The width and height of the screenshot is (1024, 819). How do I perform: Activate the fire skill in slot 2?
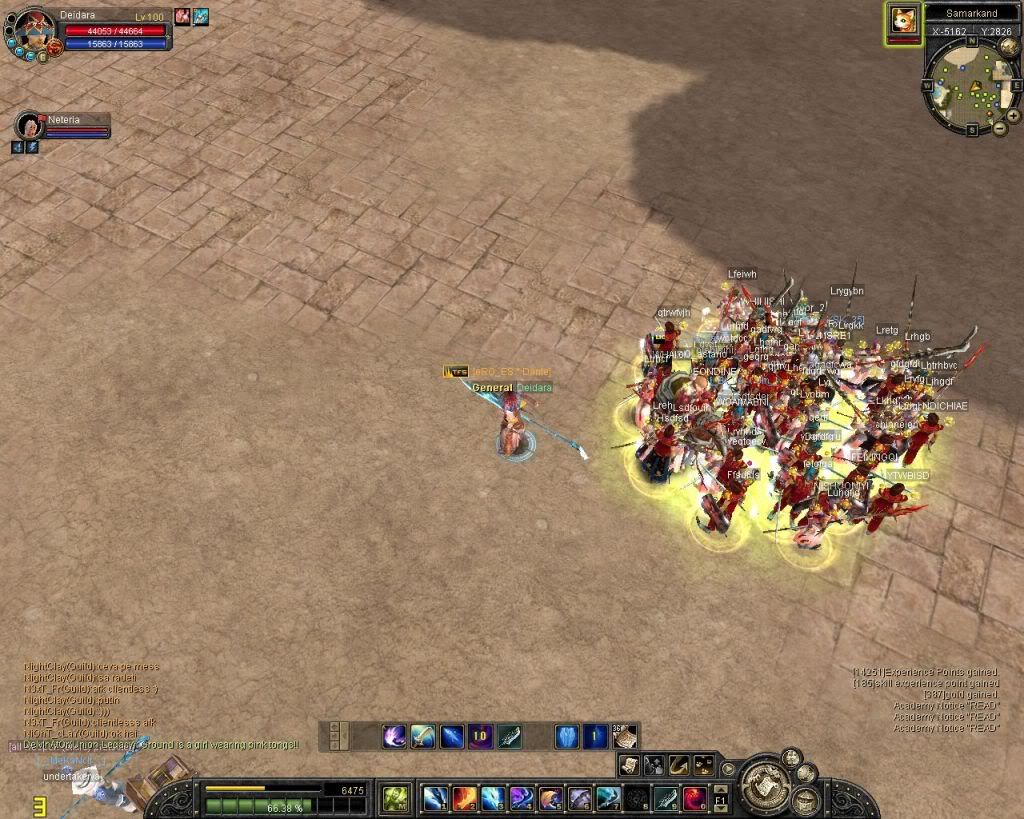(x=464, y=798)
